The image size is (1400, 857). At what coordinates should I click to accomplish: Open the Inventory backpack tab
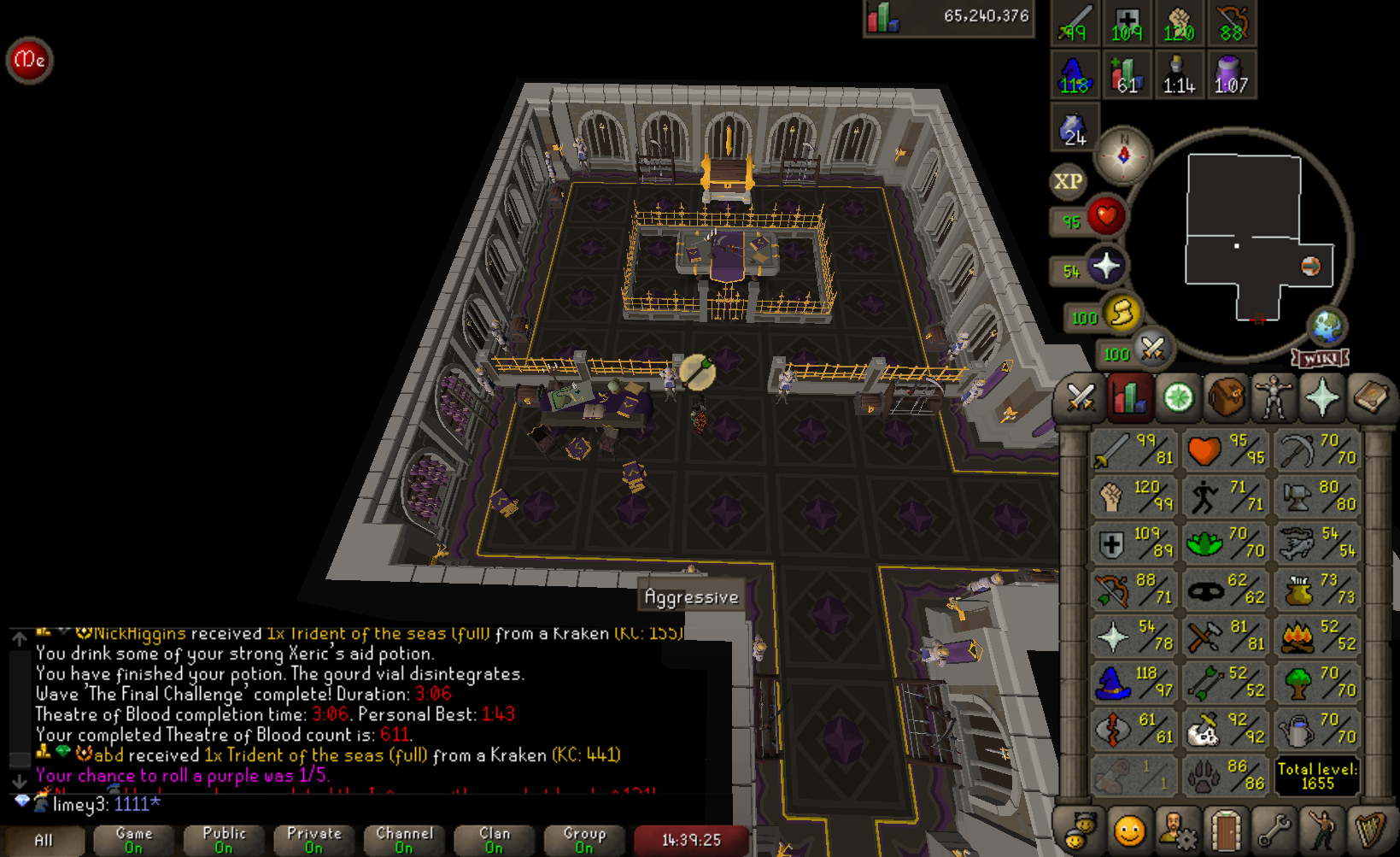point(1225,396)
